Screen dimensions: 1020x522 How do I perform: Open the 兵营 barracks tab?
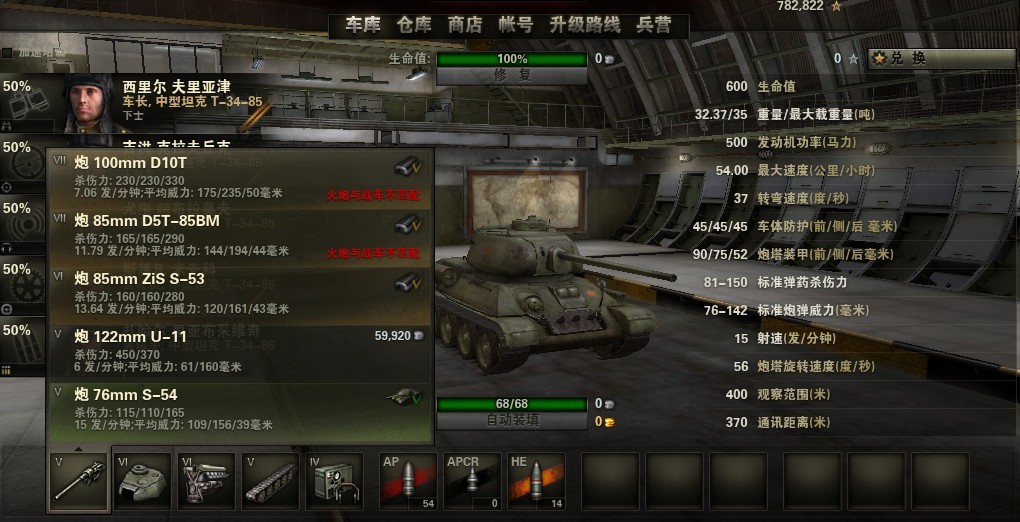654,25
